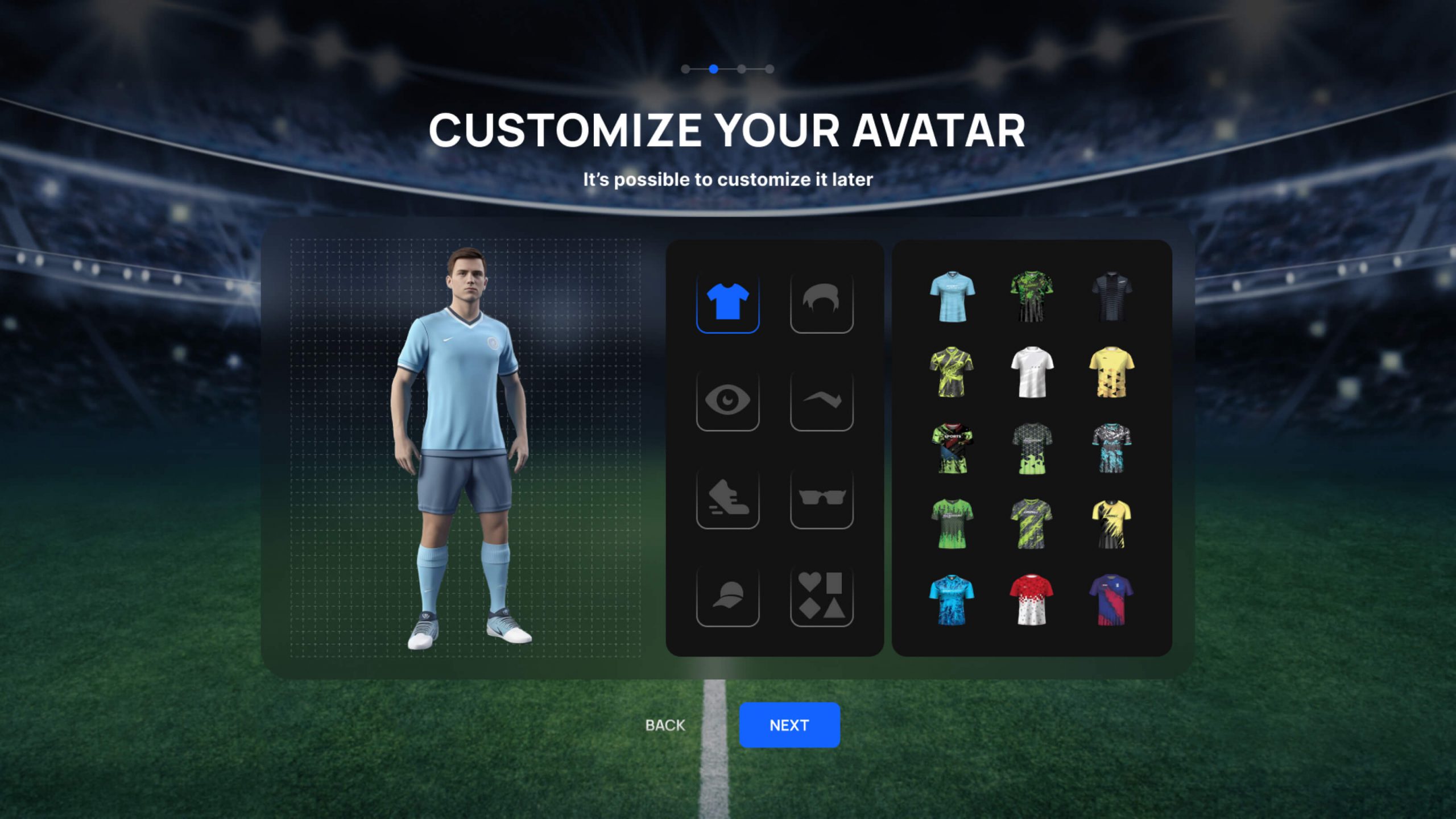Open the shapes and heart category
The image size is (1456, 819).
tap(821, 596)
